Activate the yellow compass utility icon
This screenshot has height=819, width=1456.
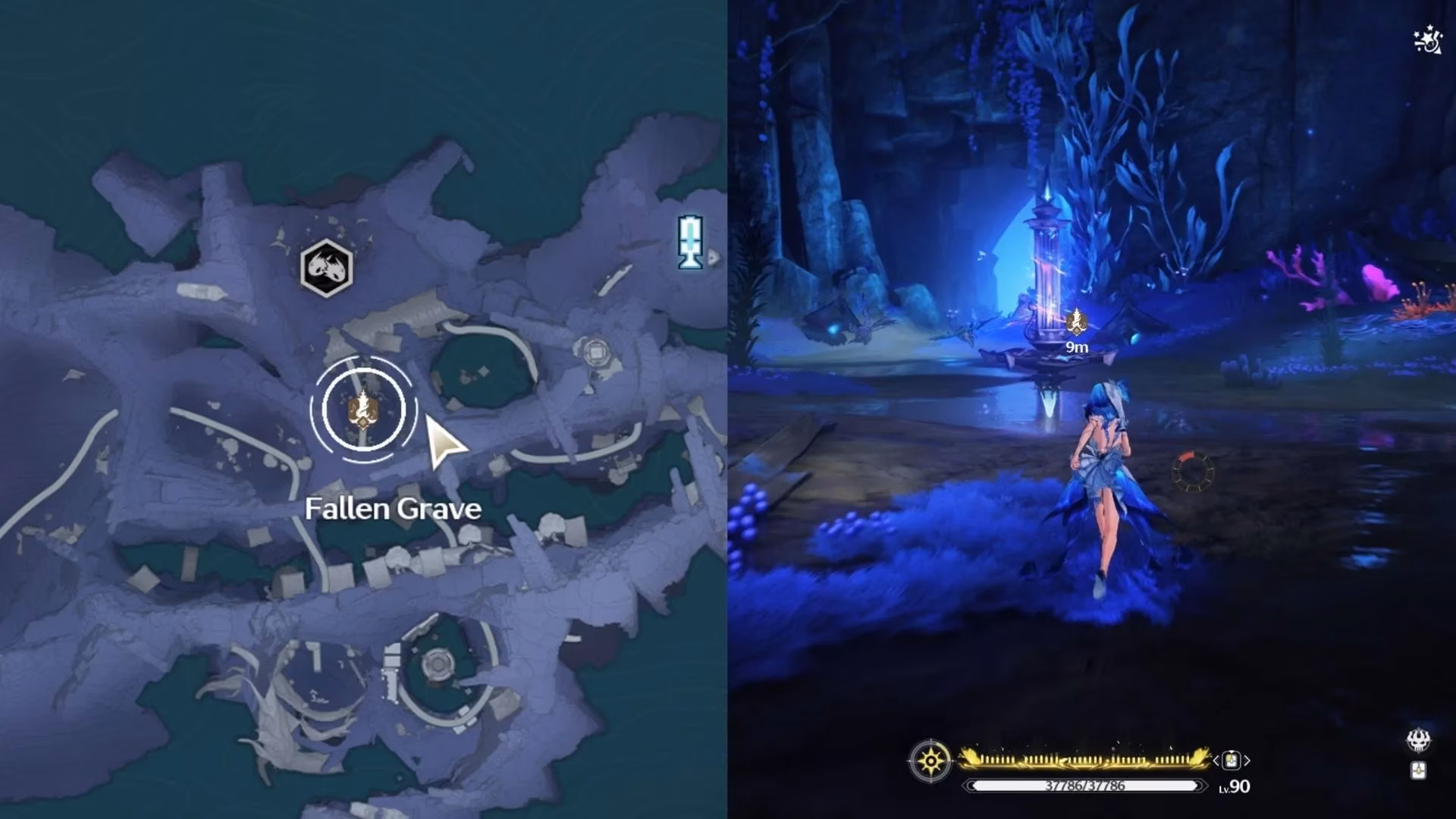930,760
